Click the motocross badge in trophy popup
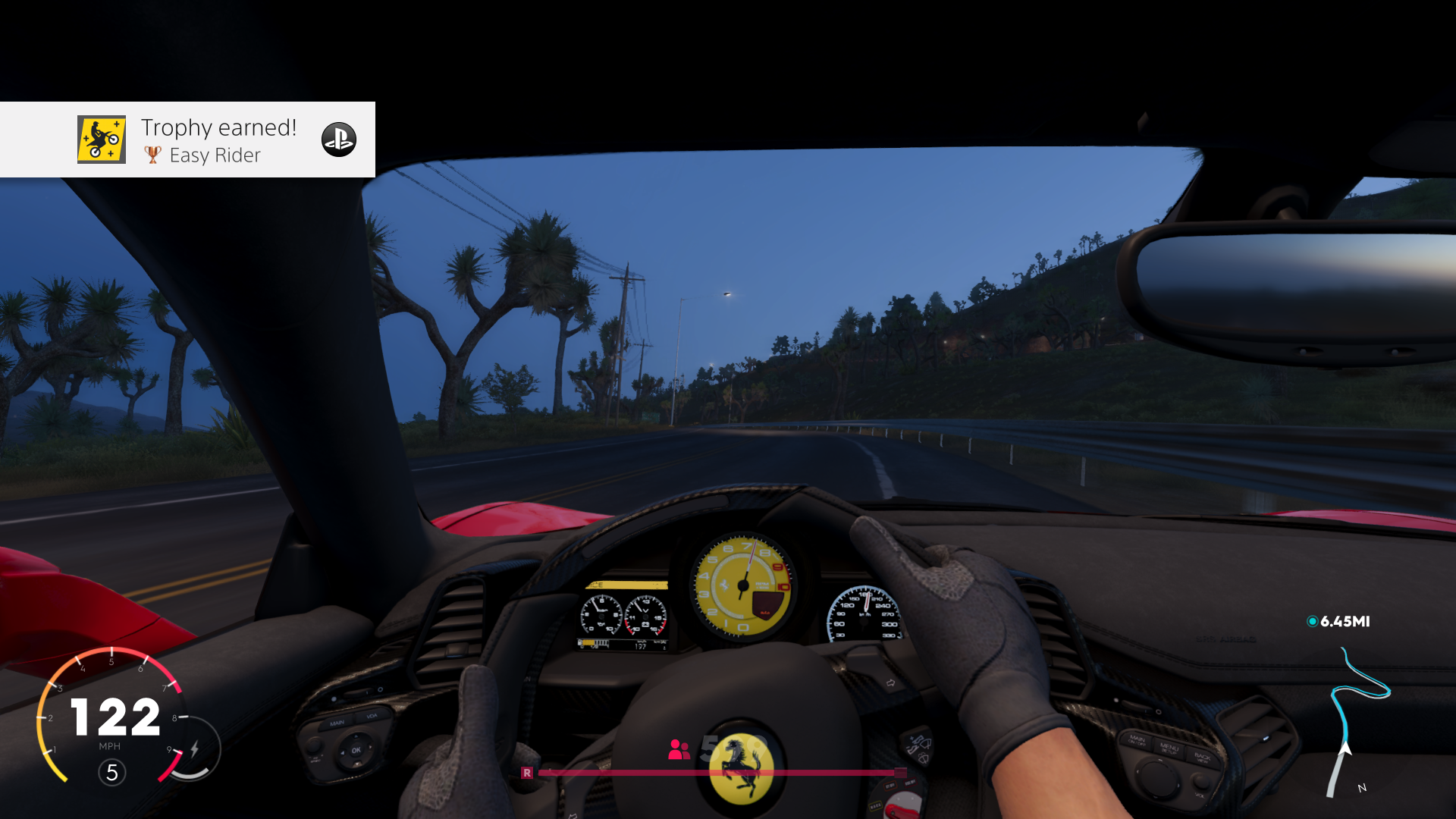Screen dimensions: 1456x819 (102, 140)
